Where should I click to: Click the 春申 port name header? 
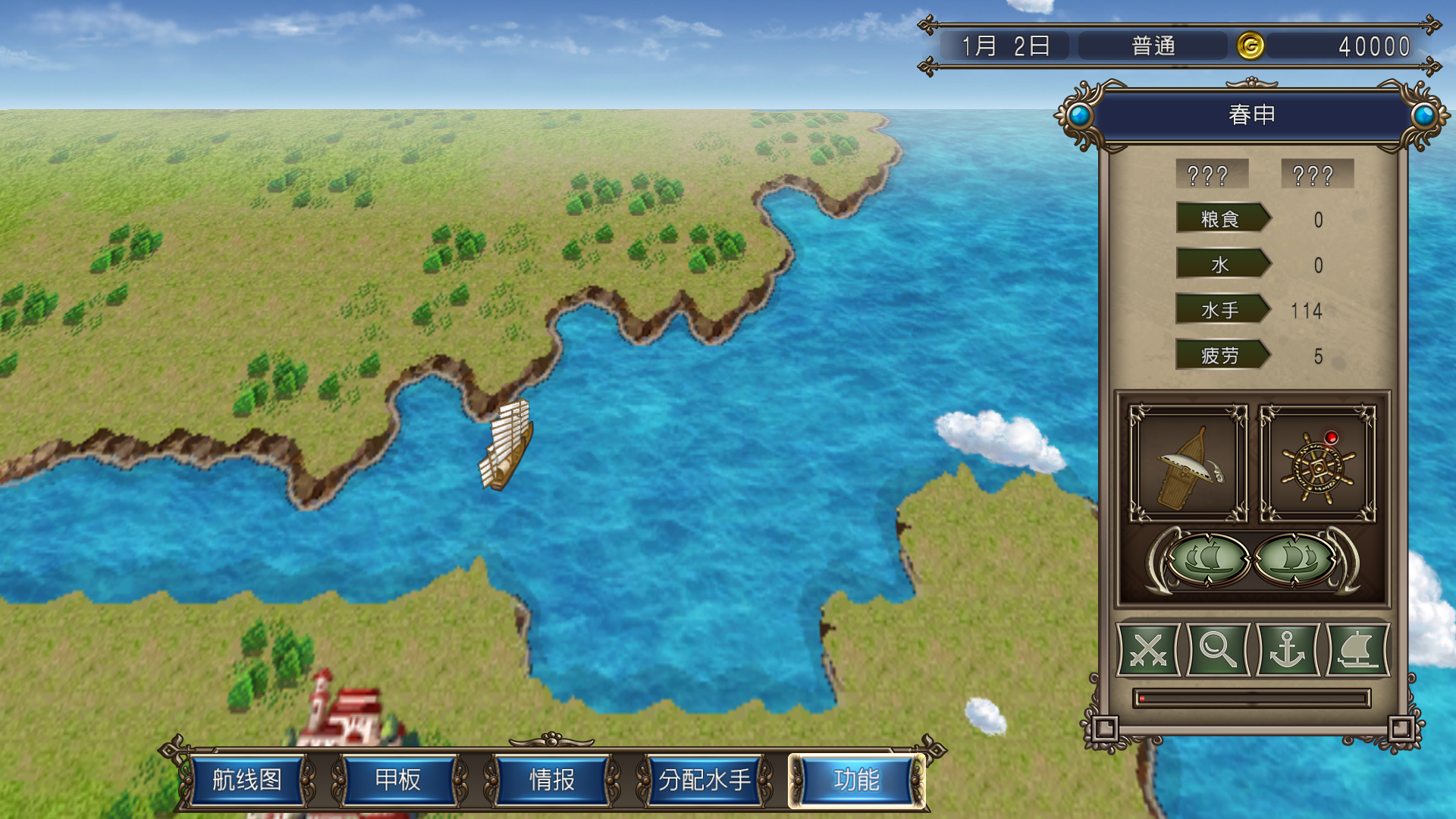tap(1251, 115)
